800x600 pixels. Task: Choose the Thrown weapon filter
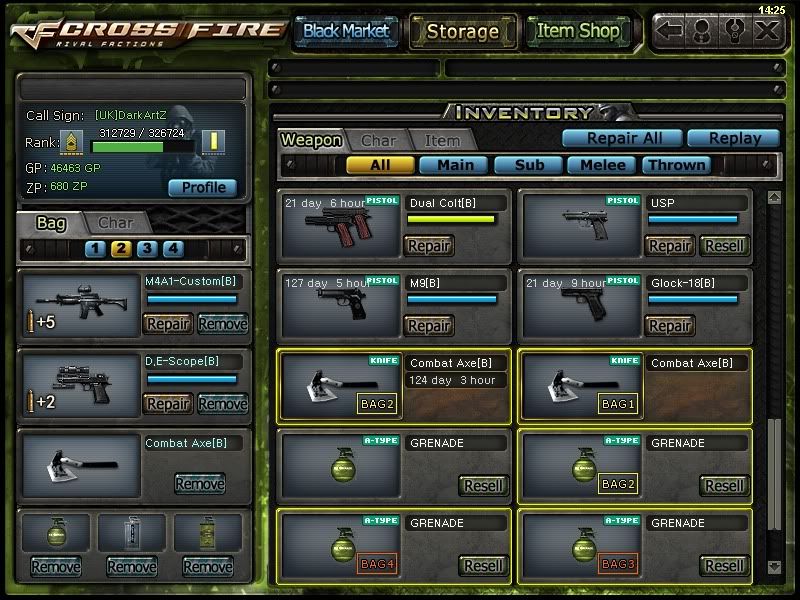pyautogui.click(x=677, y=165)
